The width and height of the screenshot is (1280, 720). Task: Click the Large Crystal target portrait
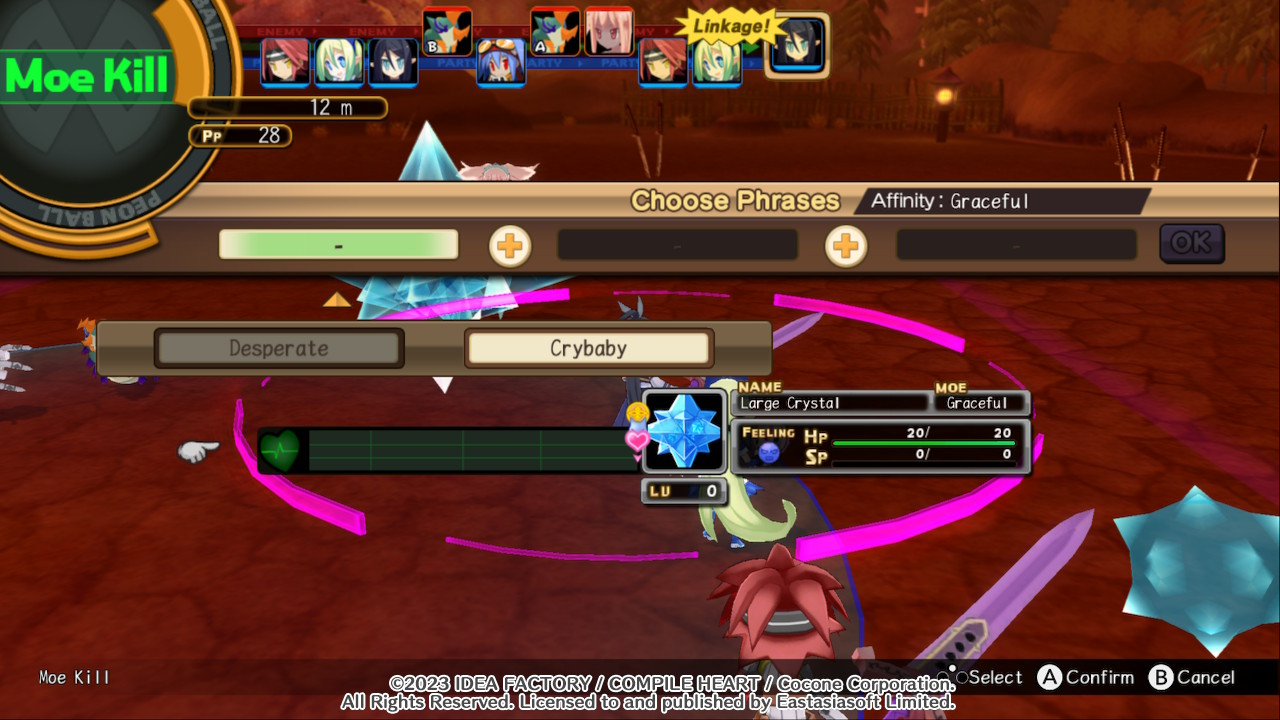(685, 432)
